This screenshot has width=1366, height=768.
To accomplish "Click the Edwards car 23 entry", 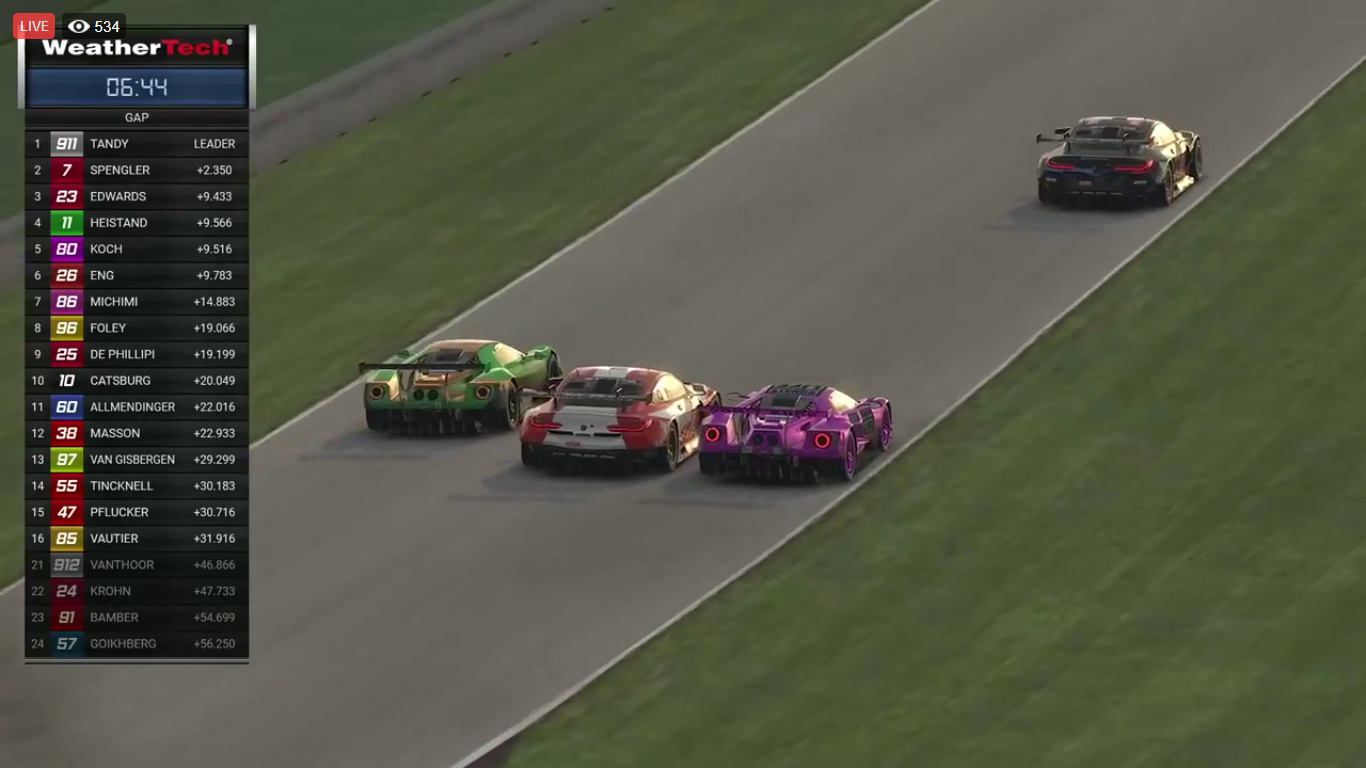I will click(x=137, y=197).
